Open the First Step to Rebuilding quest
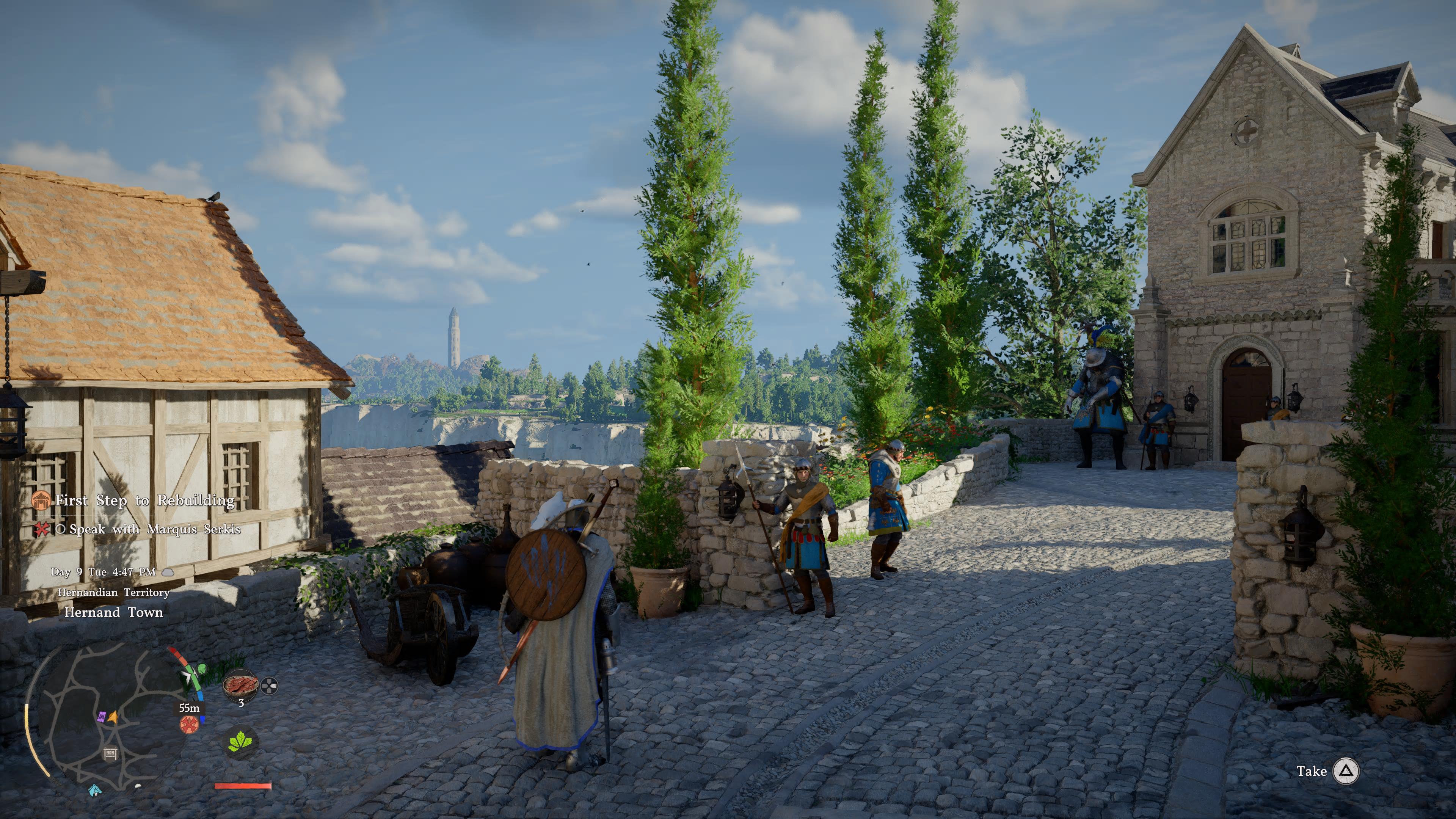The height and width of the screenshot is (819, 1456). point(145,501)
